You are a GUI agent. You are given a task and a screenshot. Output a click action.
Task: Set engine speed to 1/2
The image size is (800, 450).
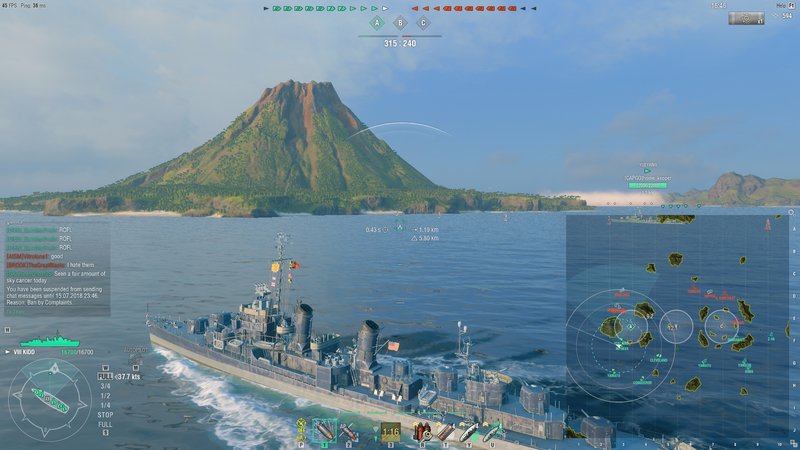point(105,395)
